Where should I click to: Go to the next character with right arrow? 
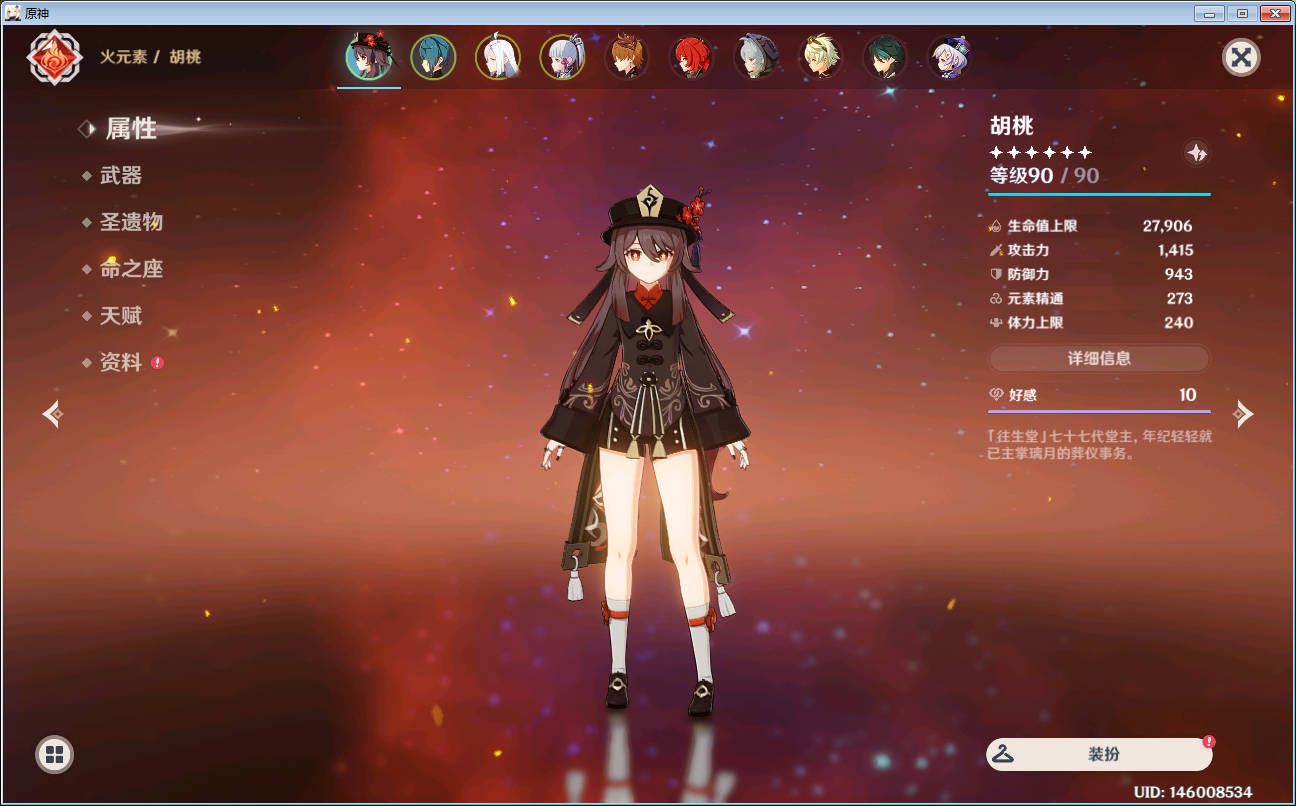(1243, 413)
